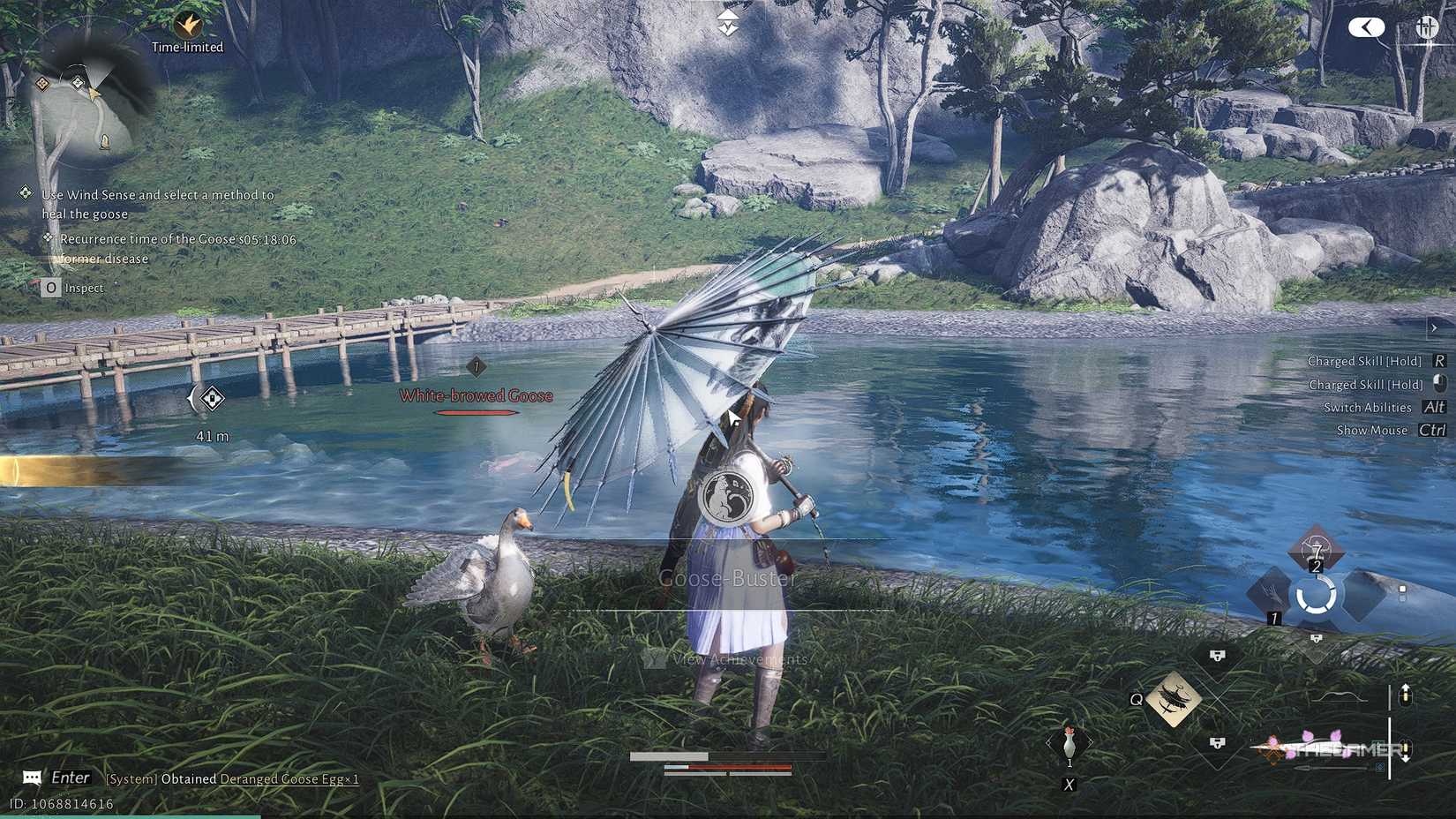Click the back chevron near the top-right
This screenshot has height=819, width=1456.
(x=1365, y=26)
